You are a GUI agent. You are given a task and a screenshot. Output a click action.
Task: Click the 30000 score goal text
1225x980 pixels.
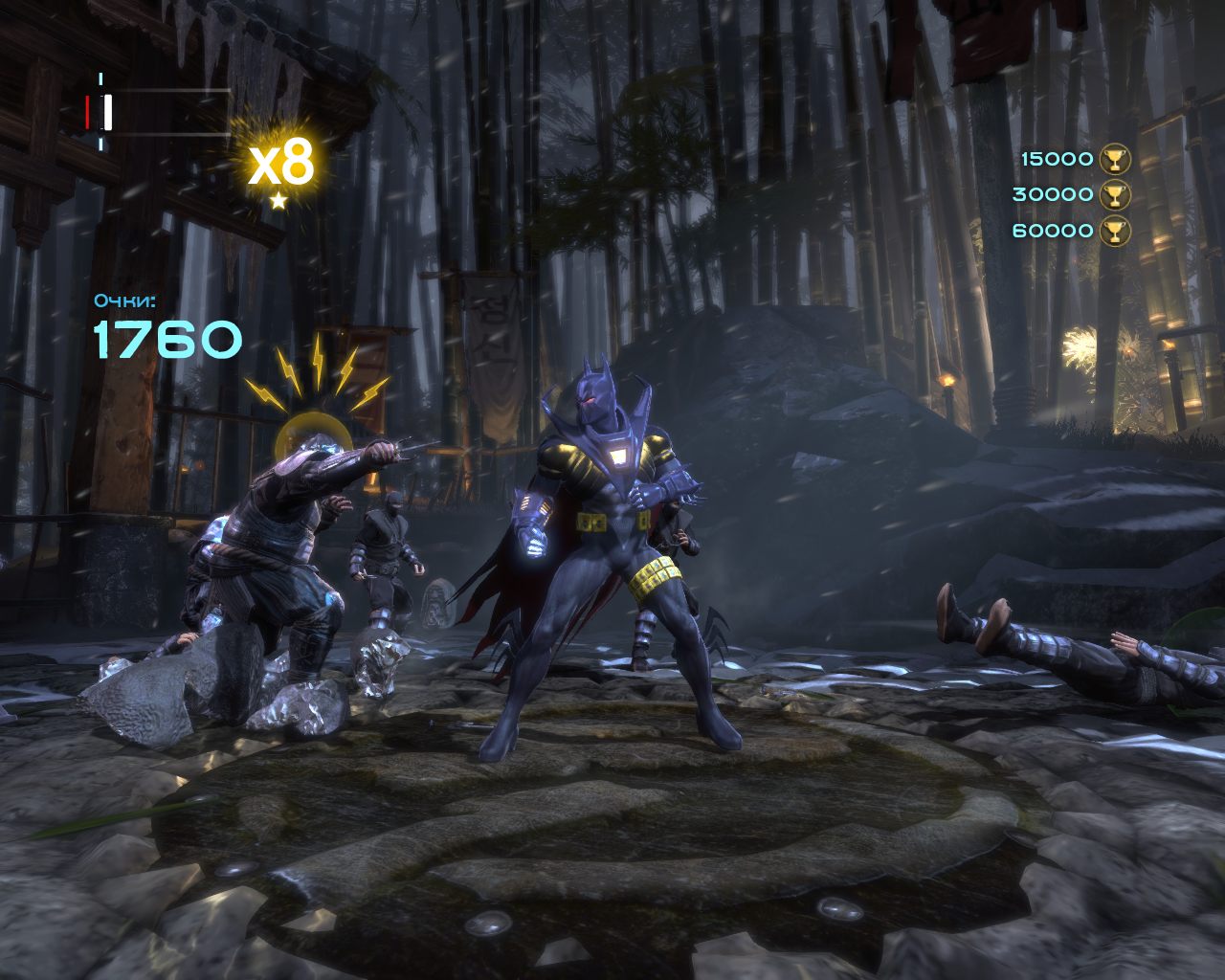(1055, 194)
